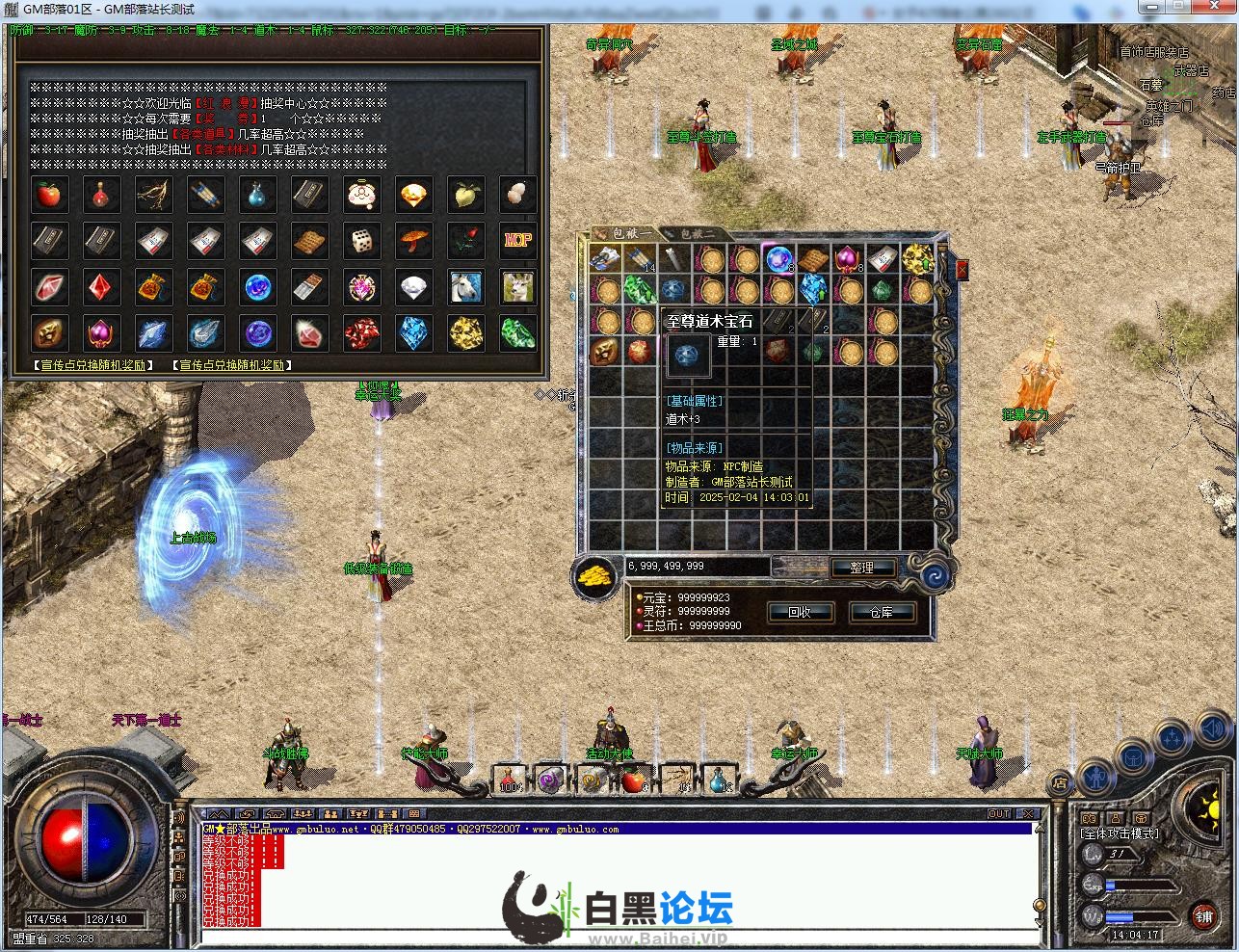
Task: Select the orange mushroom prize icon
Action: click(413, 241)
